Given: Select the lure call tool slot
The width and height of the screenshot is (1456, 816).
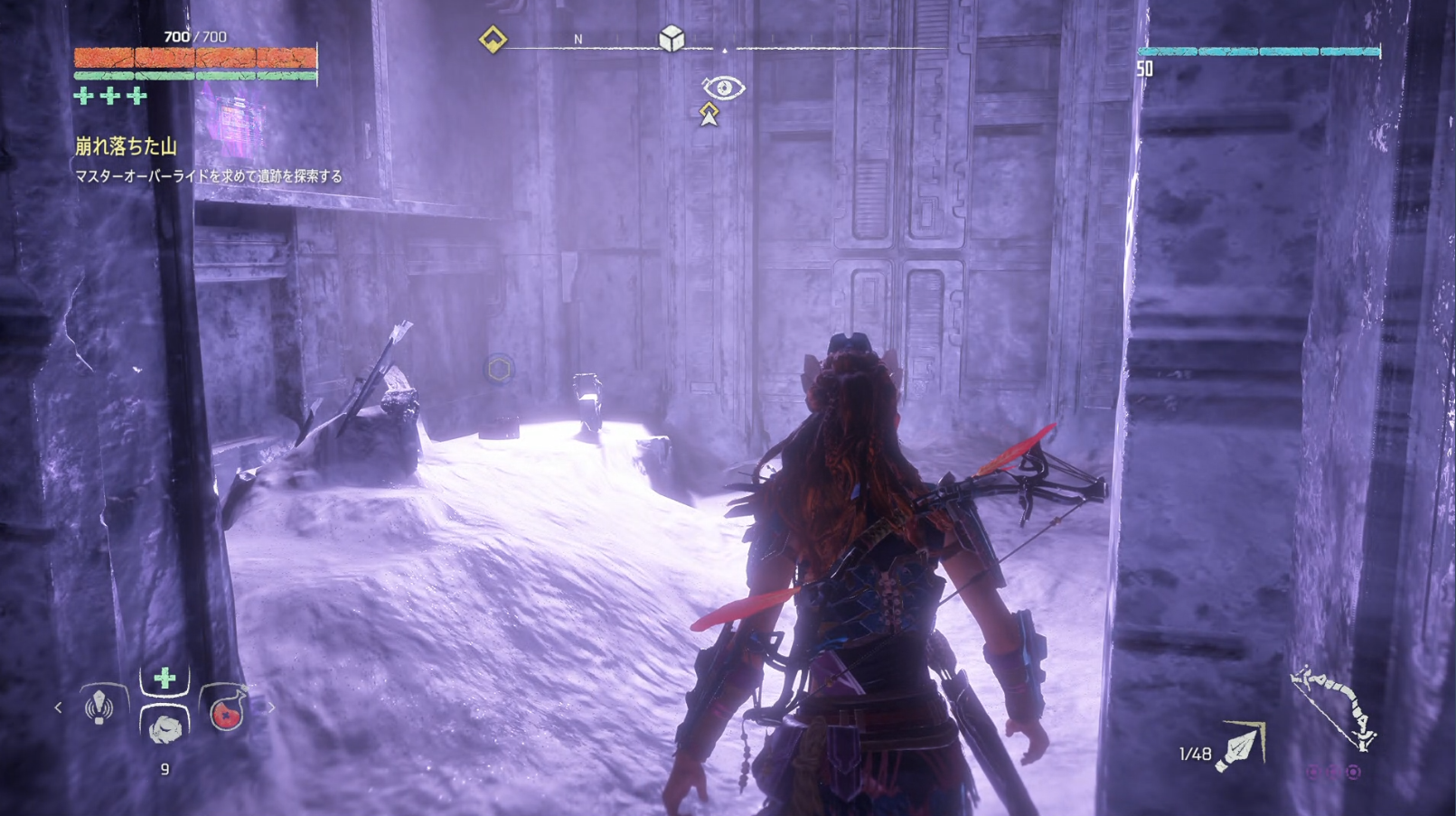Looking at the screenshot, I should coord(99,707).
